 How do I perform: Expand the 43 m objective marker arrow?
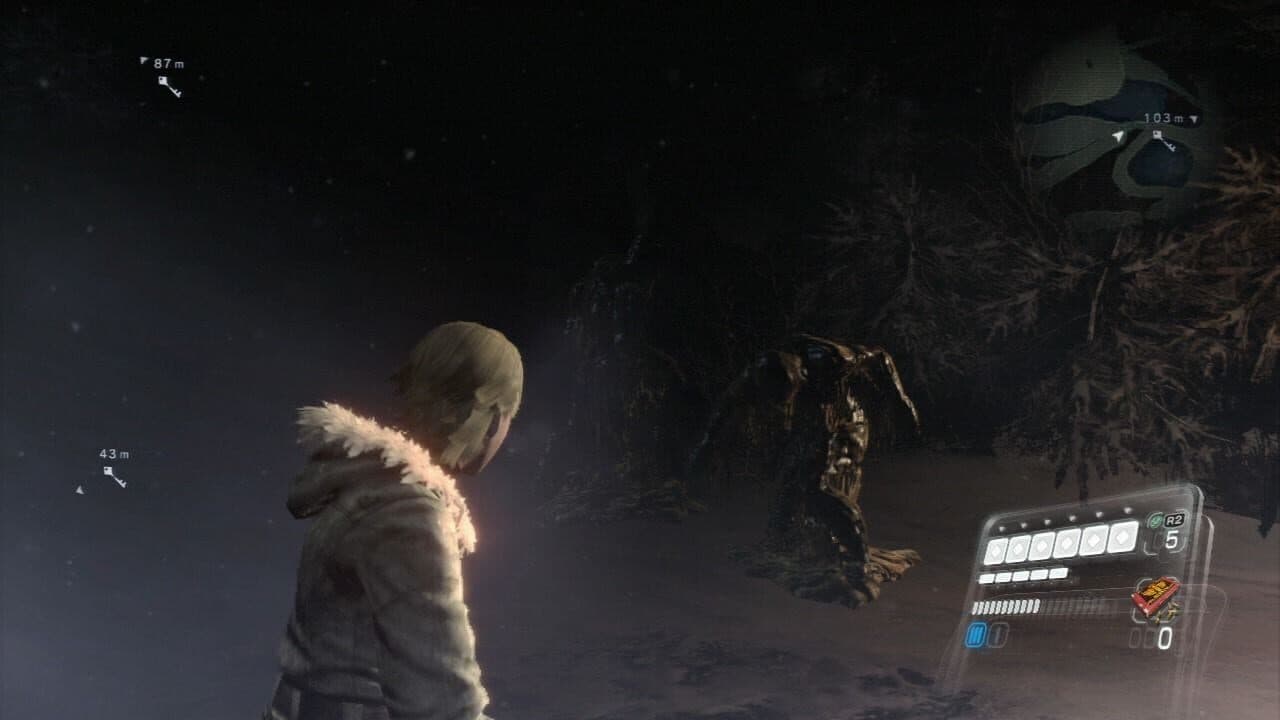tap(80, 489)
